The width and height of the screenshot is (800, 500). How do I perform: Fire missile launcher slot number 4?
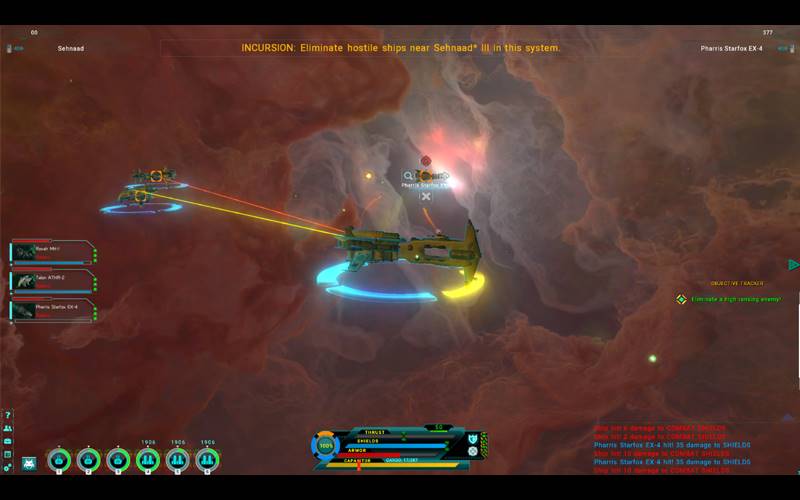point(148,460)
